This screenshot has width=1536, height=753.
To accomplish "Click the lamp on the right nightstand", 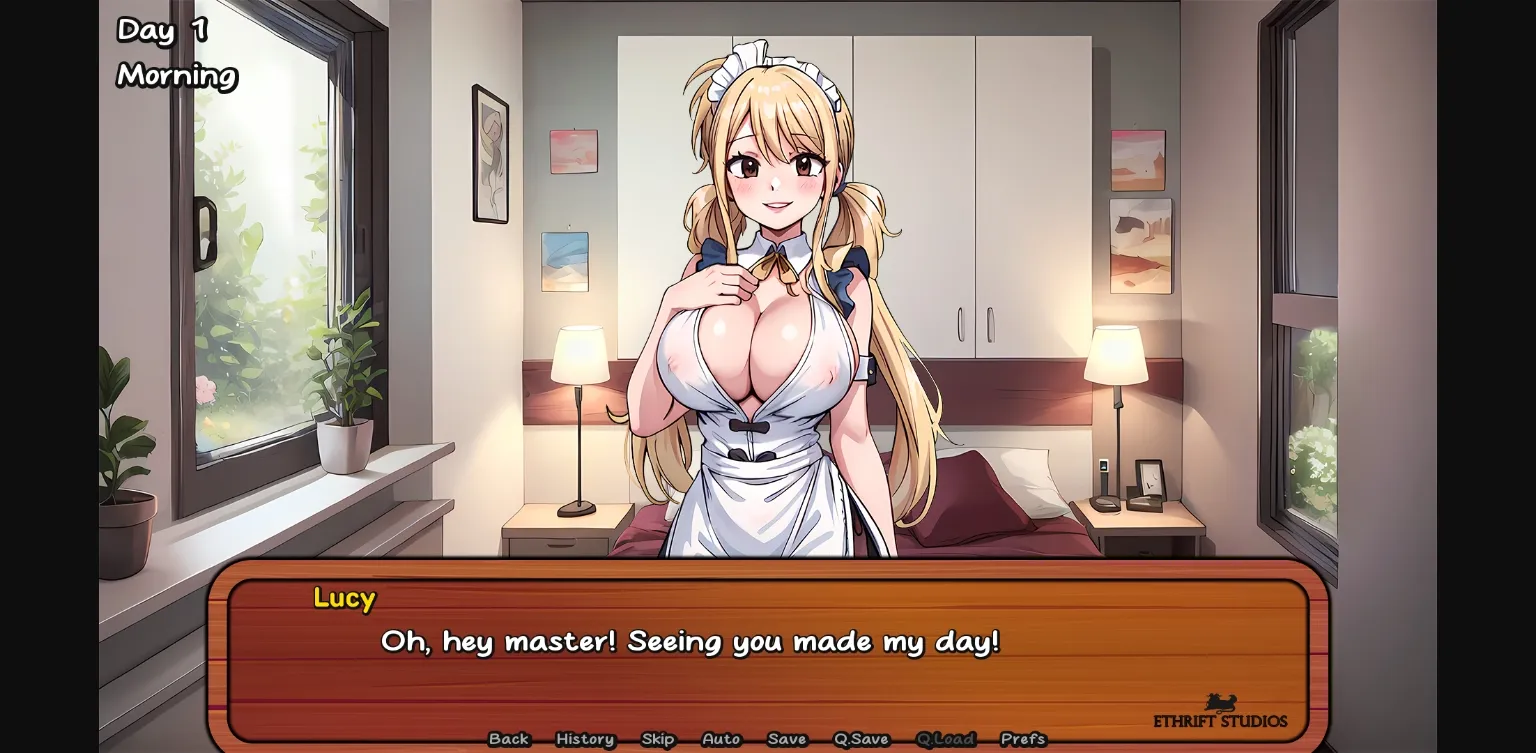I will [x=1116, y=355].
